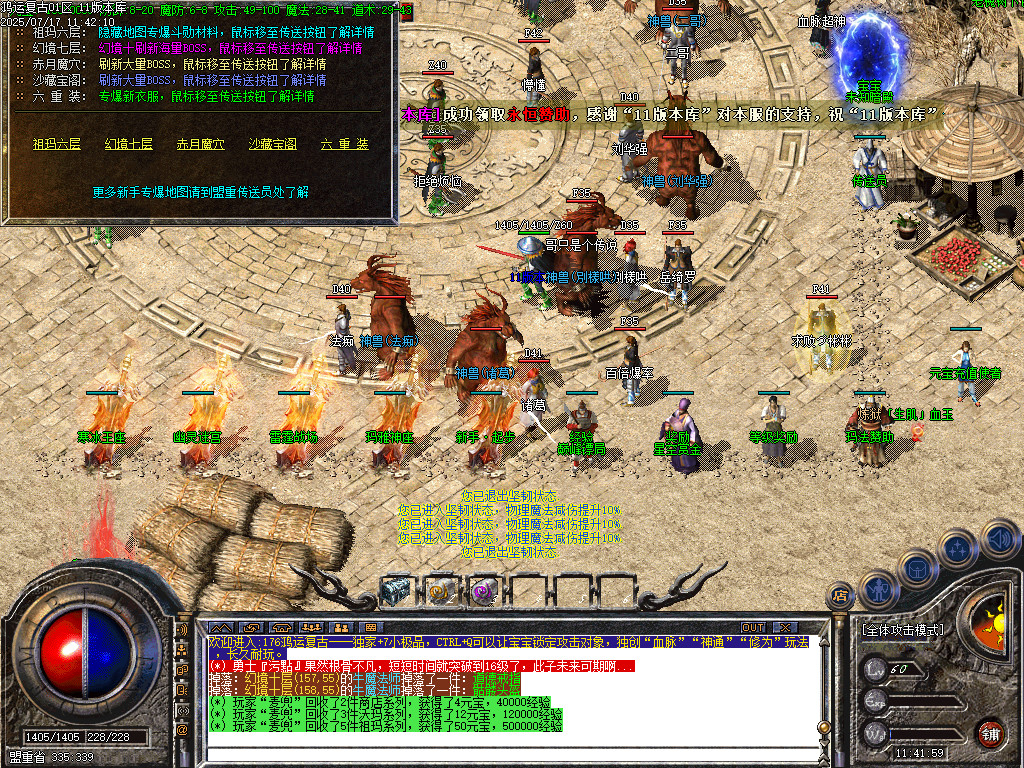Open the bag inventory round button

click(x=917, y=568)
